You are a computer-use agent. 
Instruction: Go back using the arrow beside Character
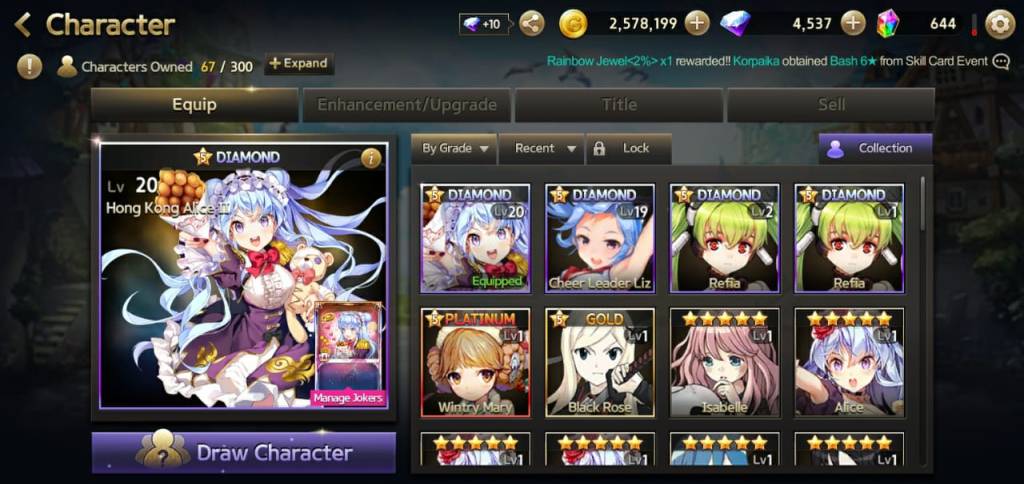click(x=22, y=24)
